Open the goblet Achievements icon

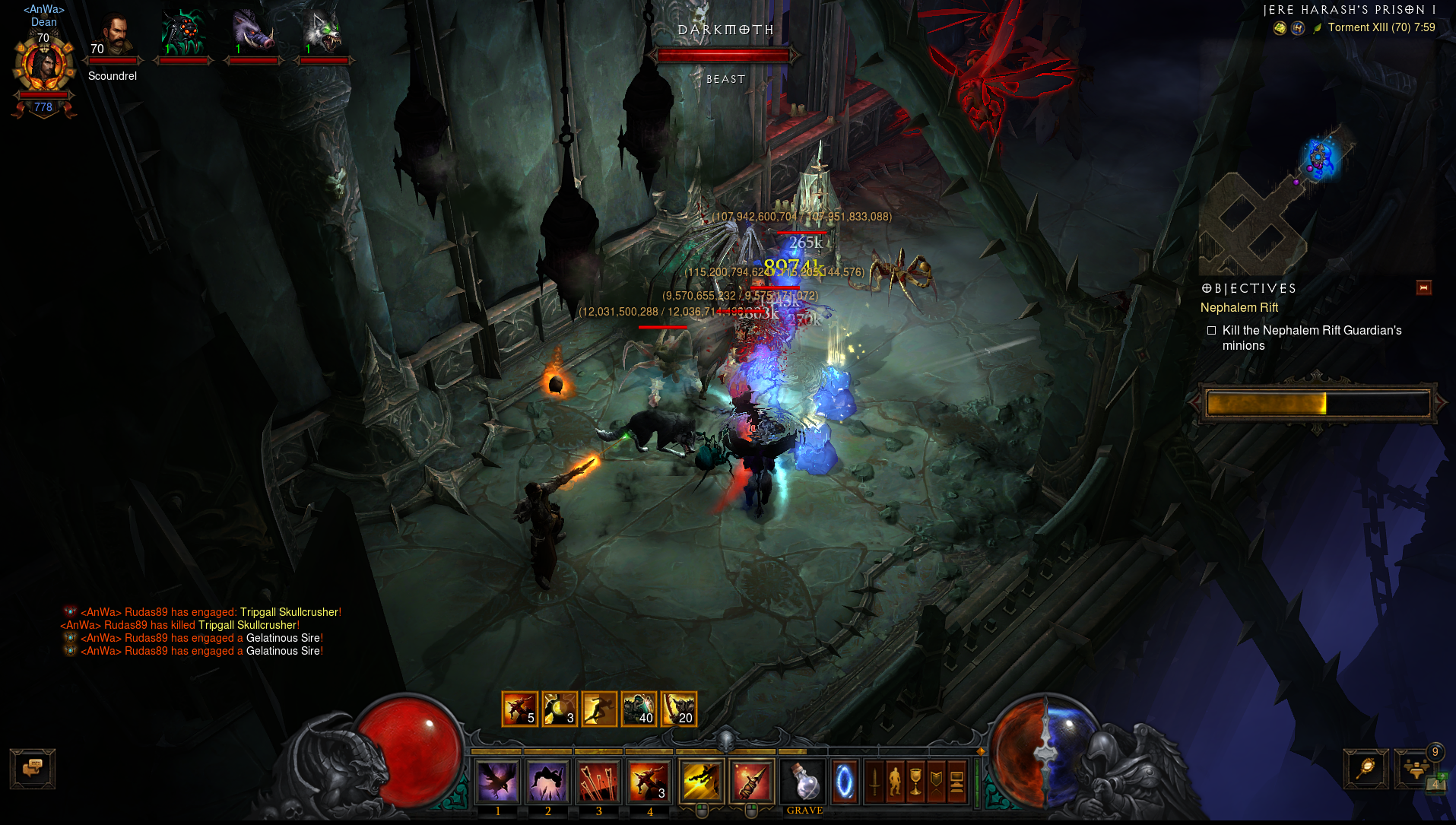point(915,782)
